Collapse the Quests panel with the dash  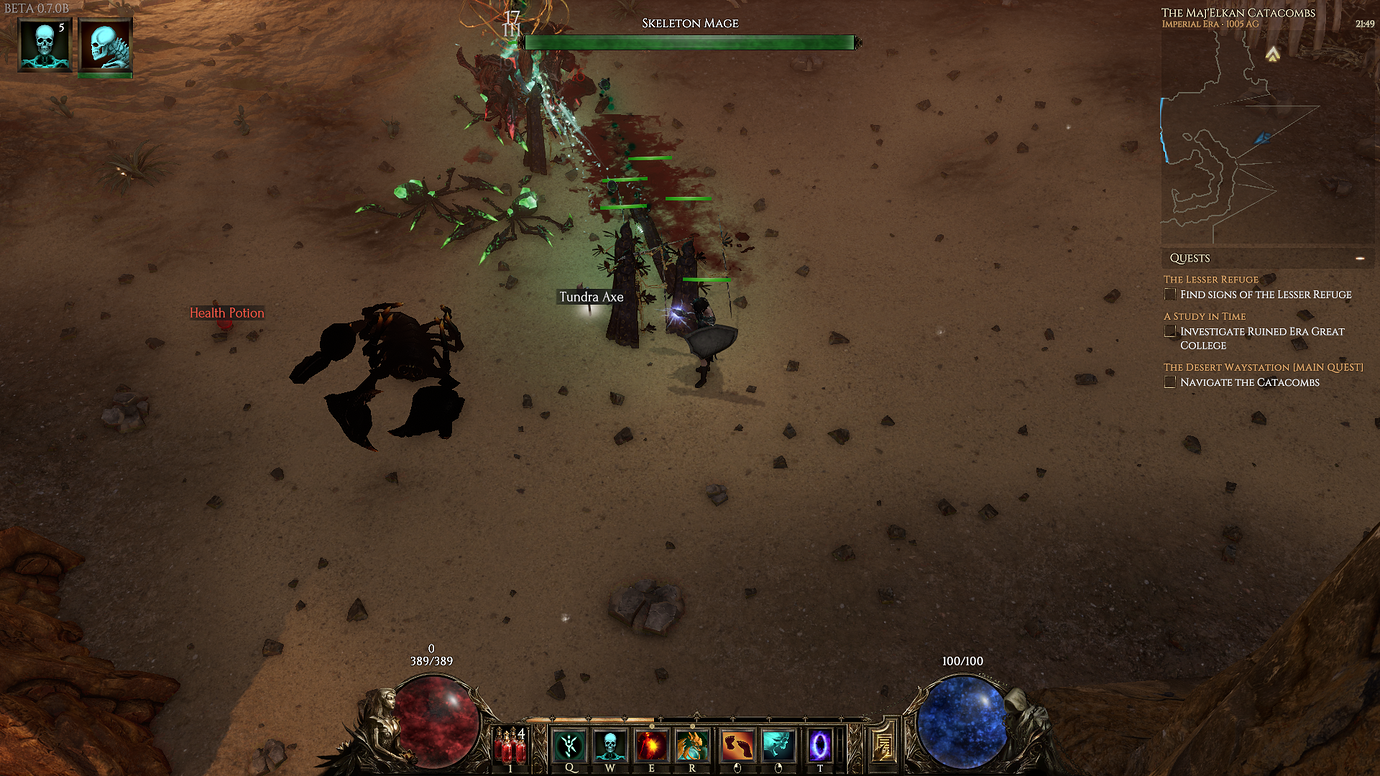coord(1360,257)
